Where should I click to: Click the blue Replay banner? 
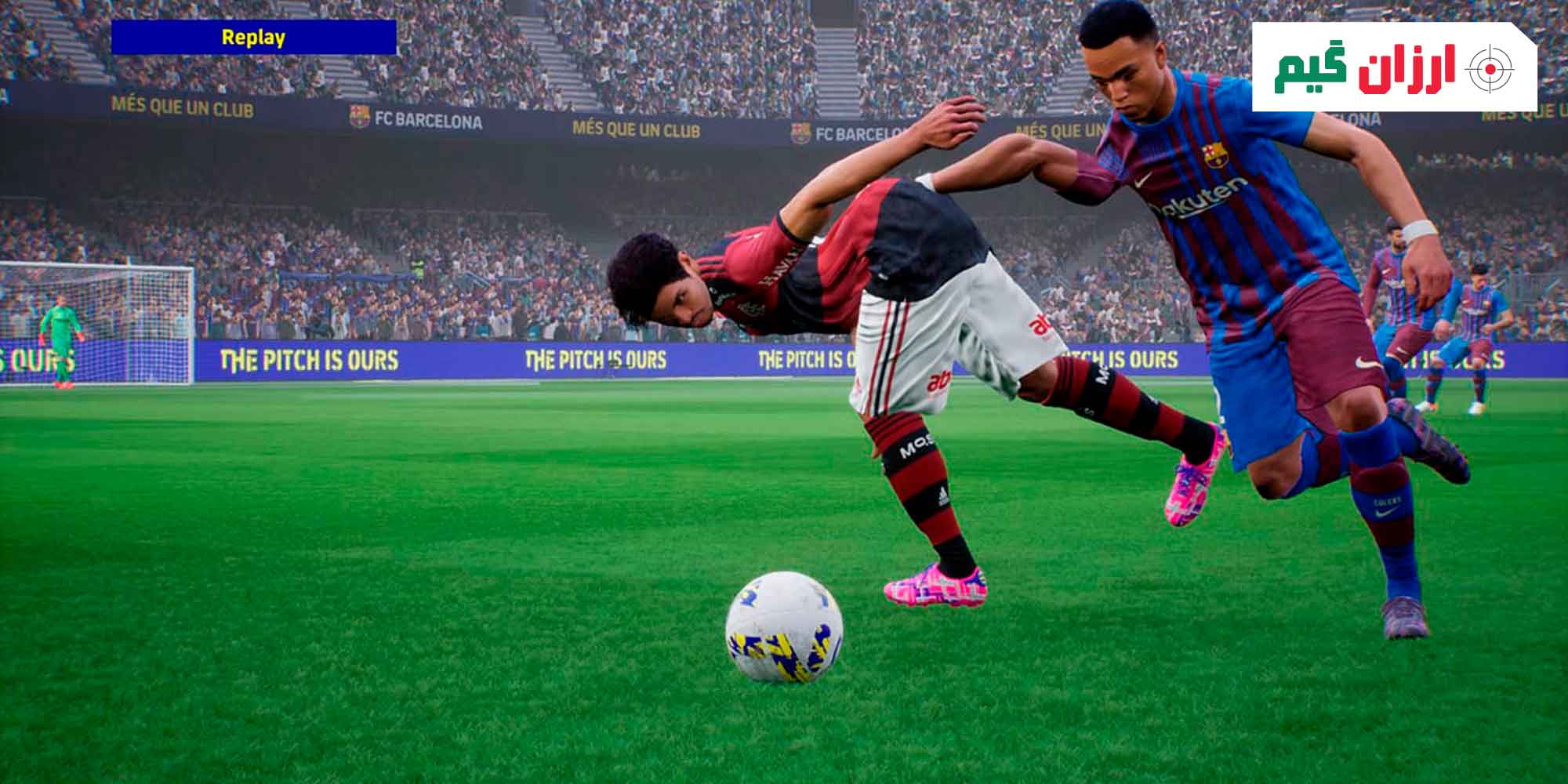253,38
